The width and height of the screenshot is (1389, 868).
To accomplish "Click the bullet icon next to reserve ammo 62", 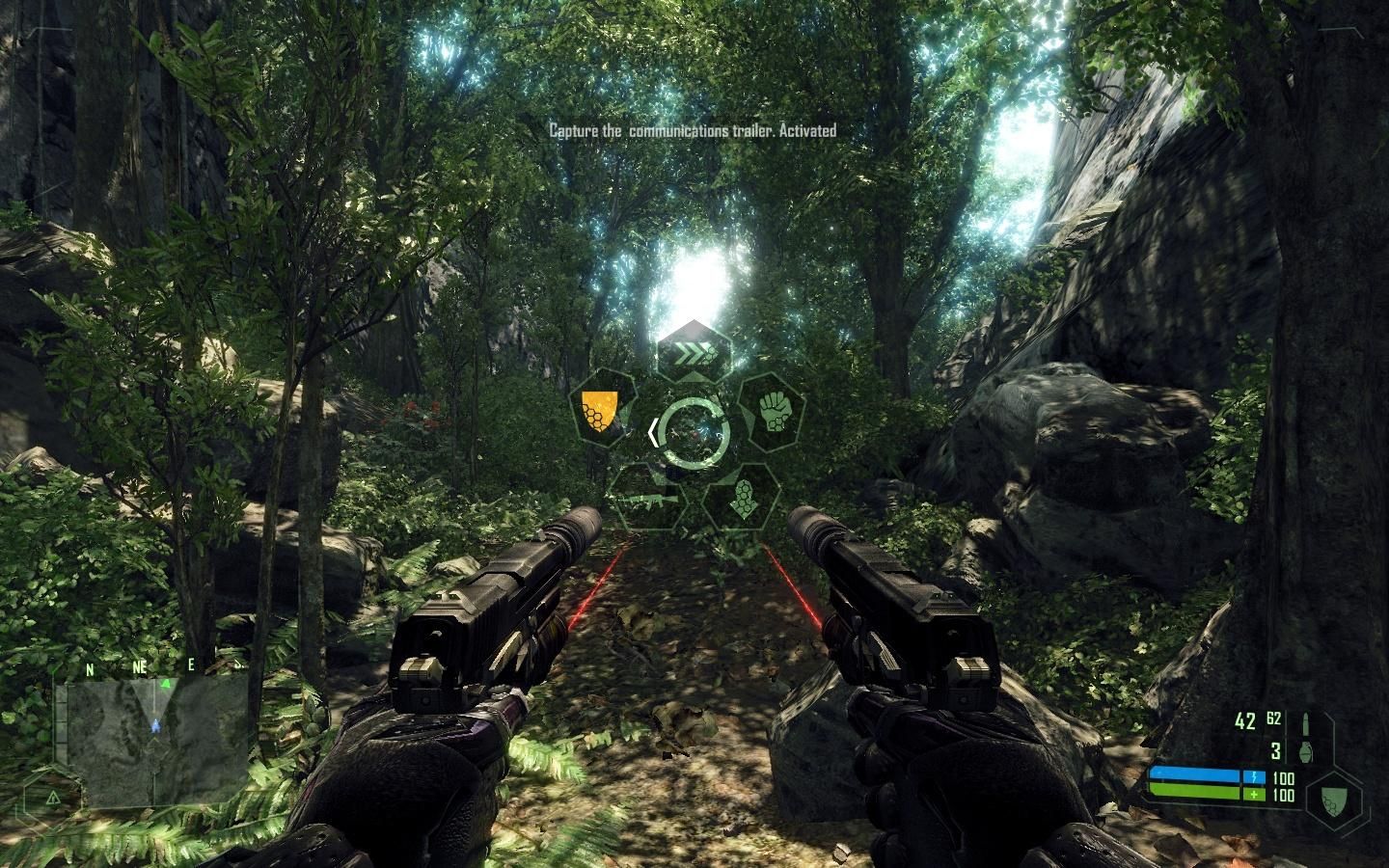I will pos(1306,724).
